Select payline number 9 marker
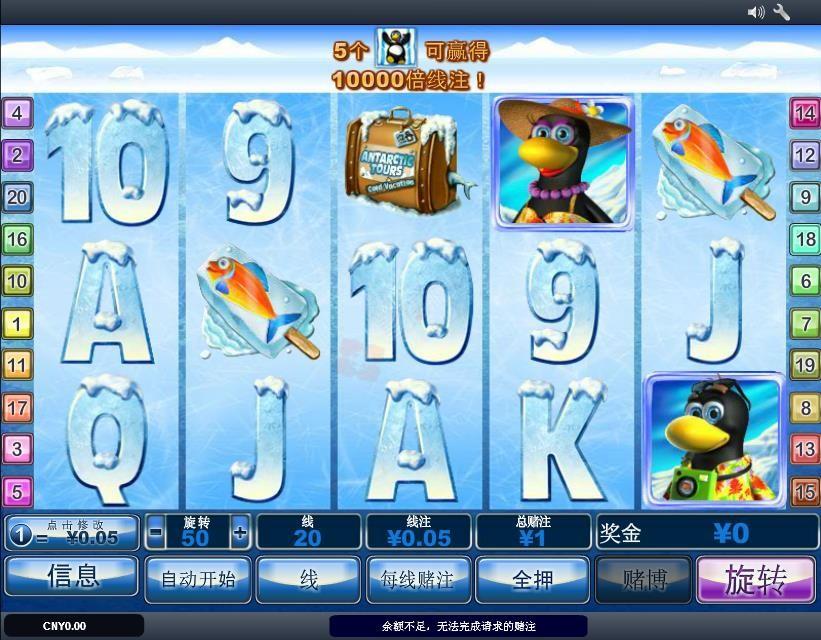The width and height of the screenshot is (821, 640). point(804,197)
